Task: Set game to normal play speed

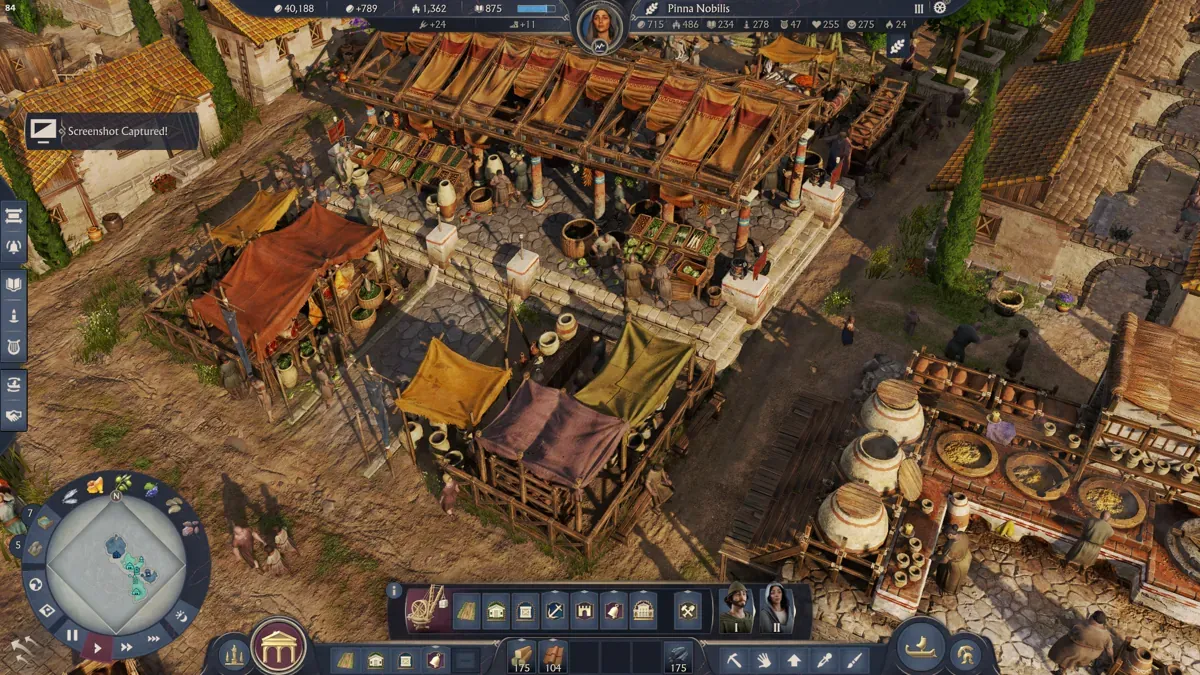Action: point(97,648)
